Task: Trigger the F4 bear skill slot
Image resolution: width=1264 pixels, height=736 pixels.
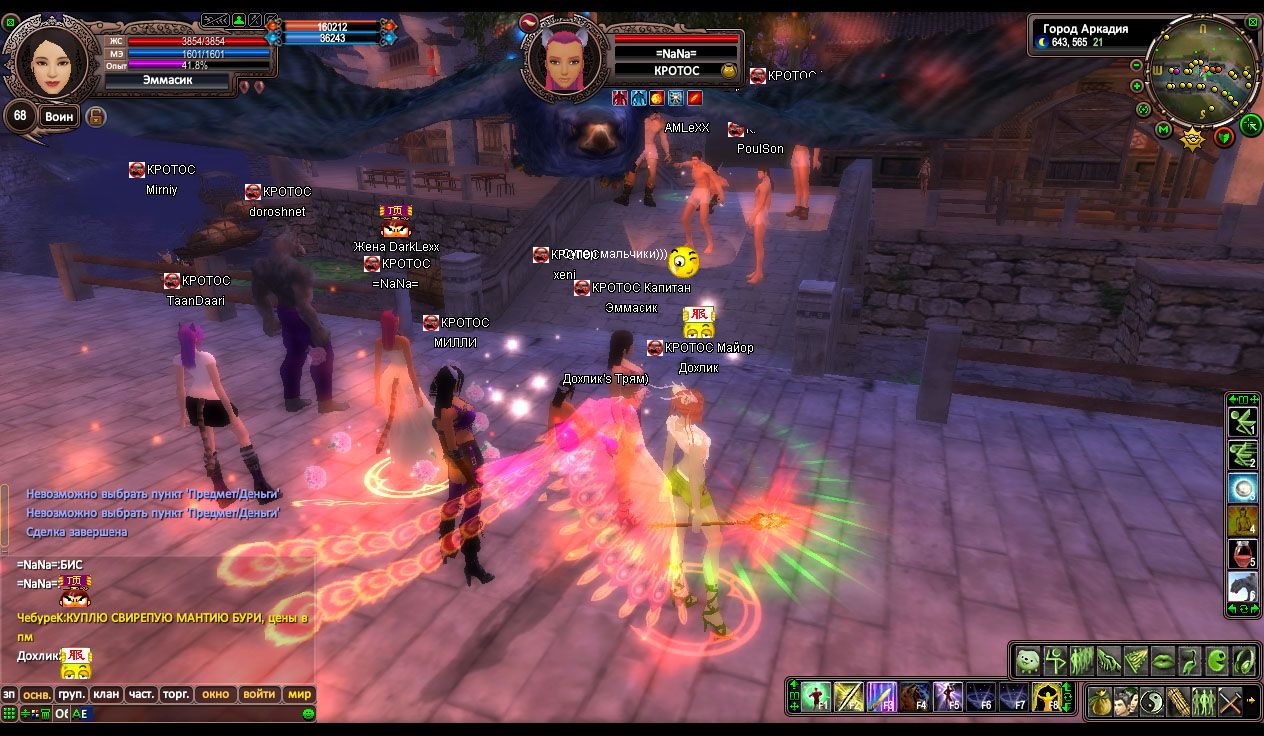Action: [x=914, y=696]
